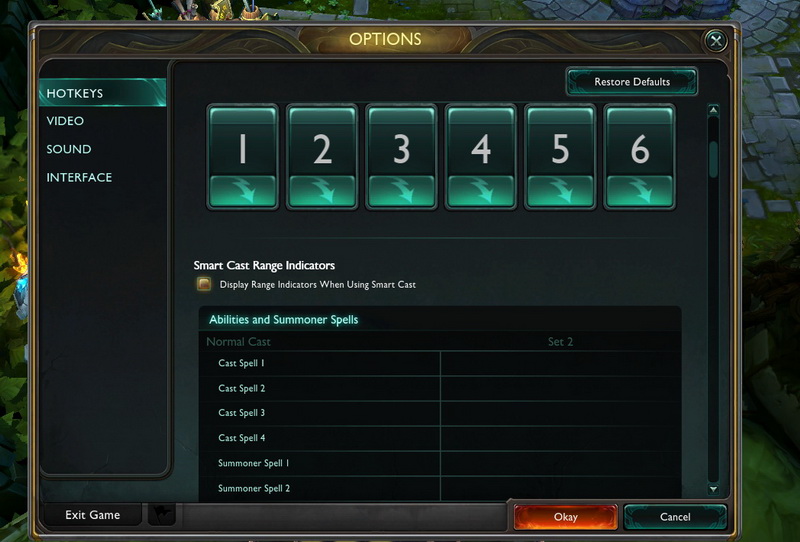The width and height of the screenshot is (800, 542).
Task: Select the item slot 6 hotkey tile
Action: (640, 156)
